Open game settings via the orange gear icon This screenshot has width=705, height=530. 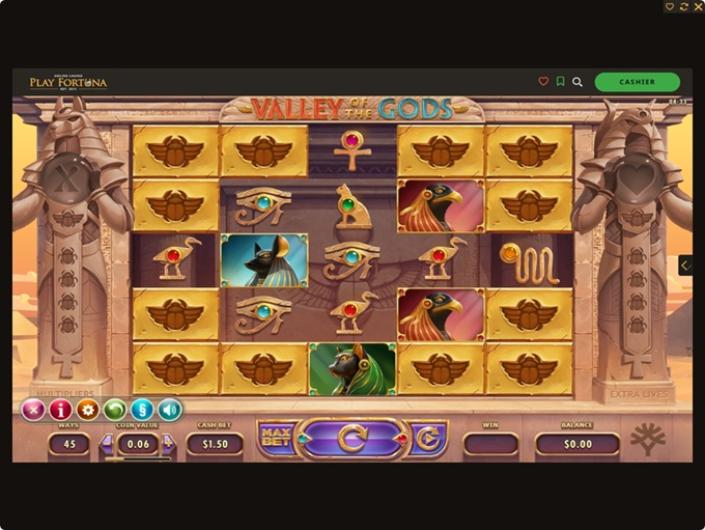pos(87,410)
